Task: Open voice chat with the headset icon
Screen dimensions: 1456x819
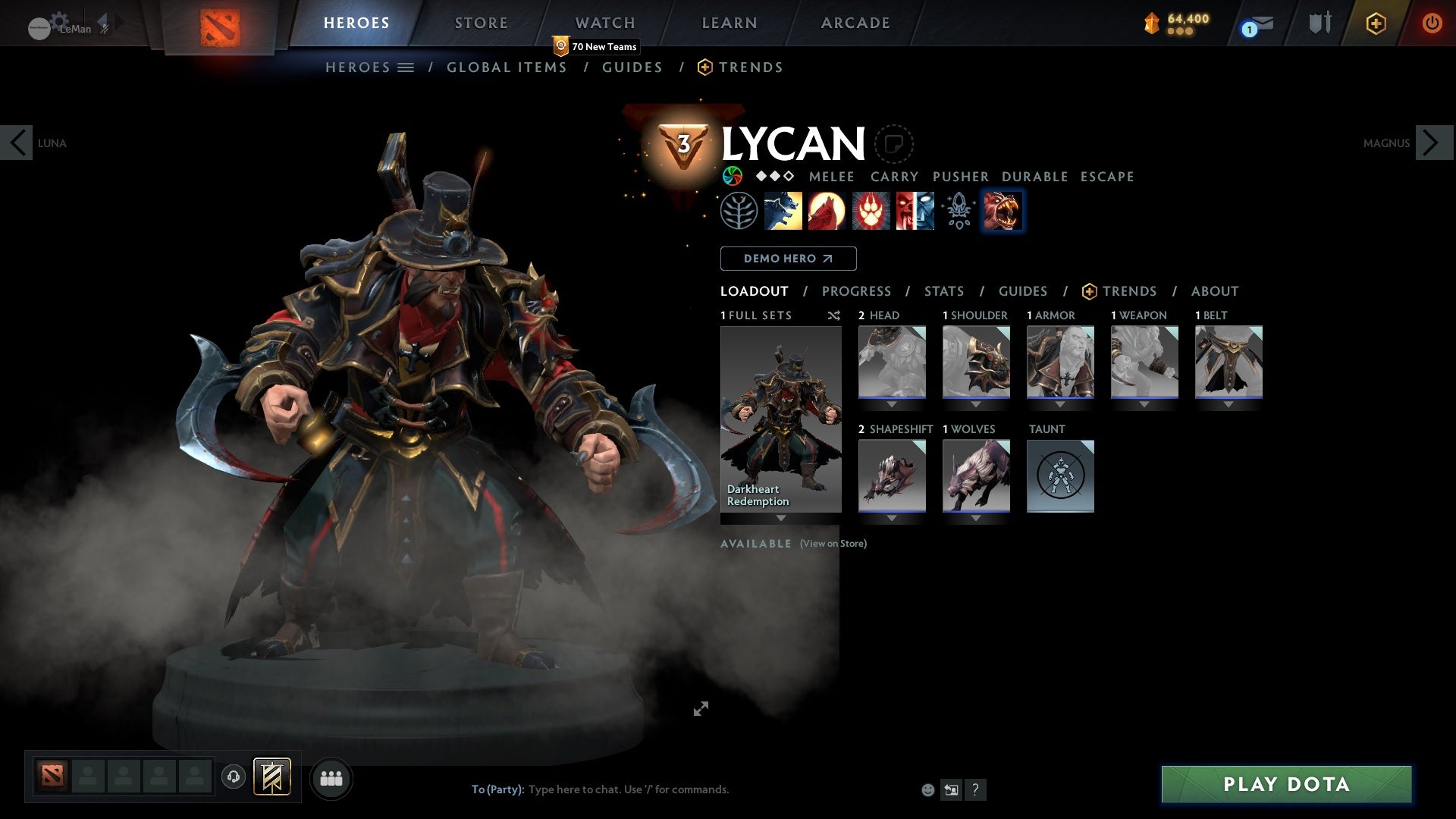Action: 233,777
